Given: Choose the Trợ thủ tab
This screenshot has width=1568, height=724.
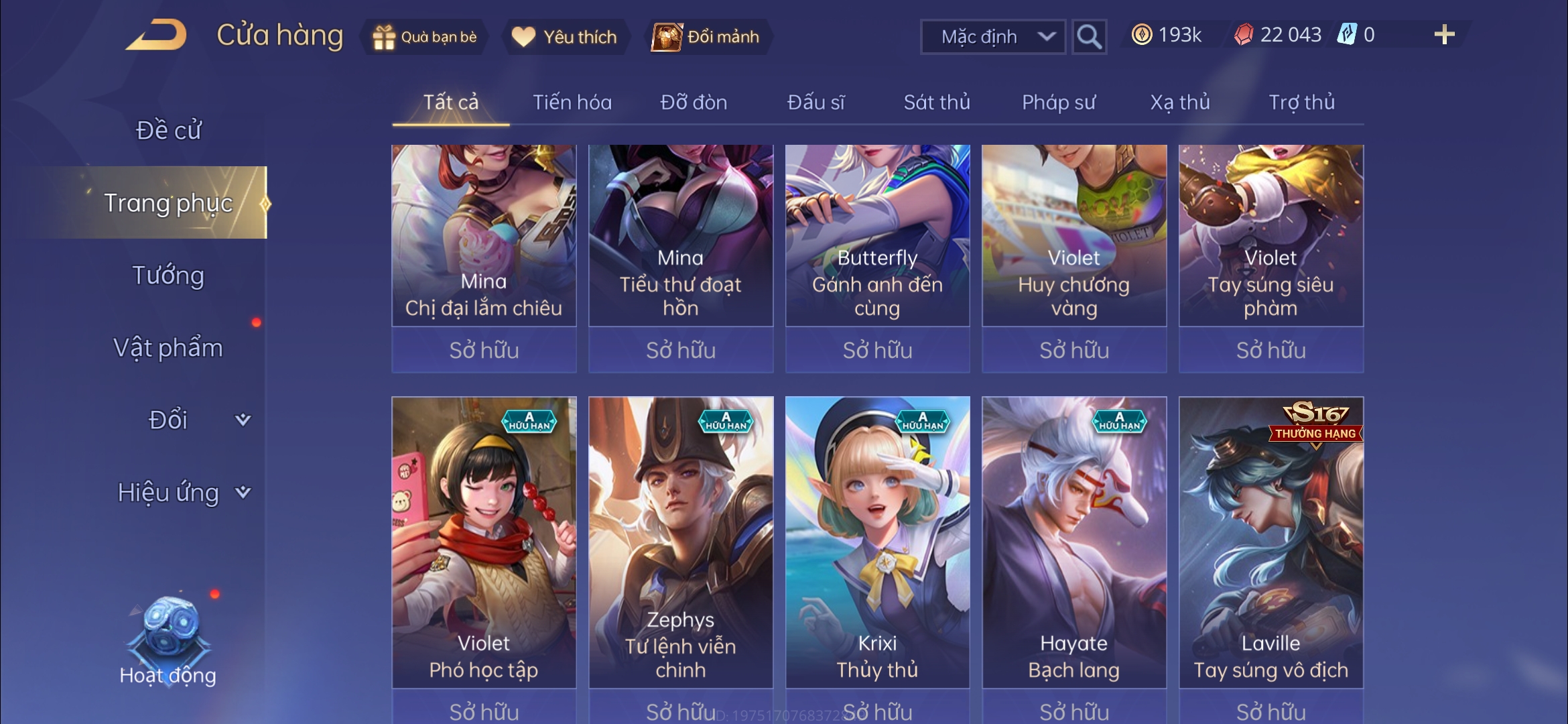Looking at the screenshot, I should click(x=1301, y=103).
